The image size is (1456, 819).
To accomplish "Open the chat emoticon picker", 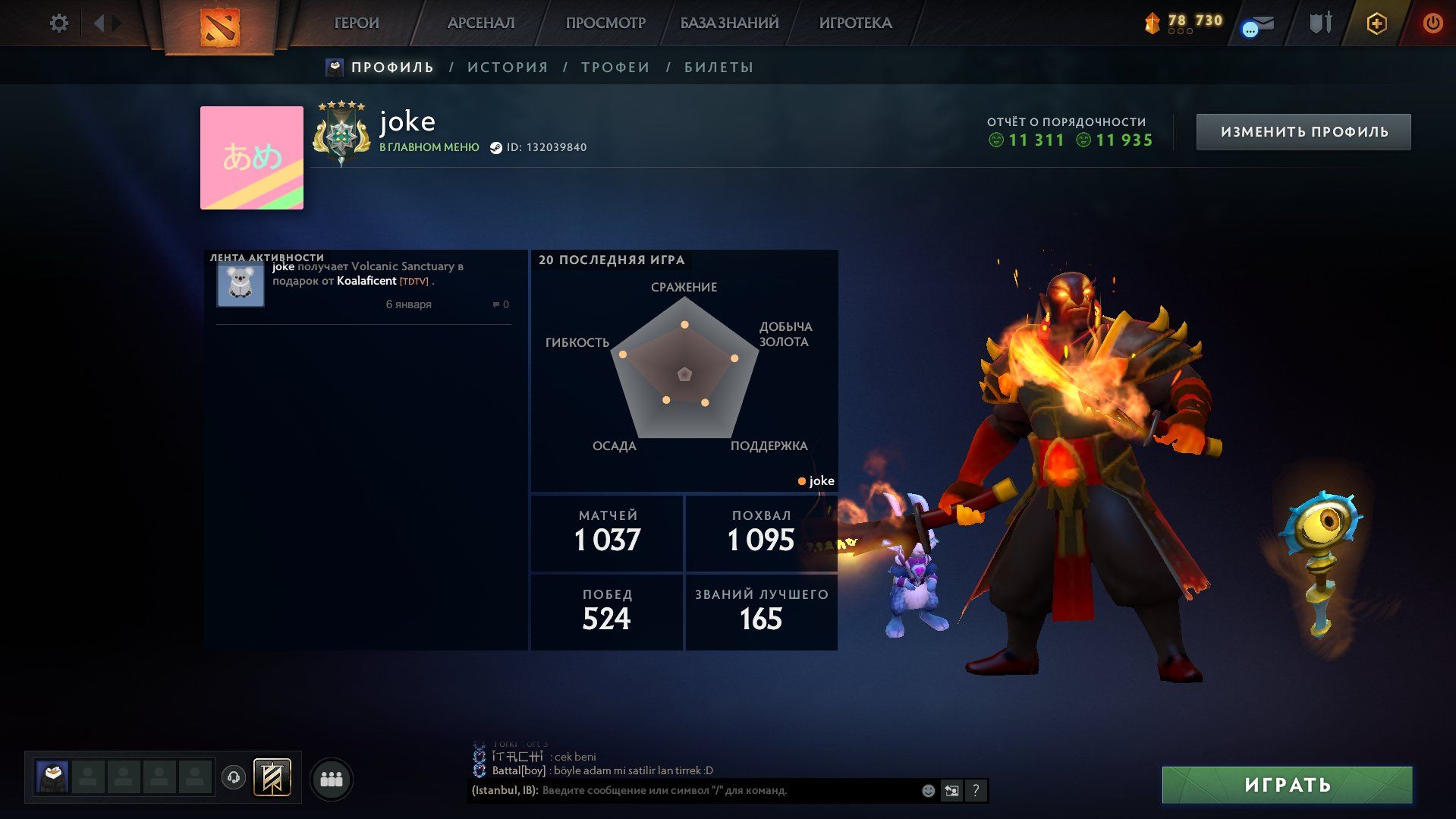I will (928, 791).
